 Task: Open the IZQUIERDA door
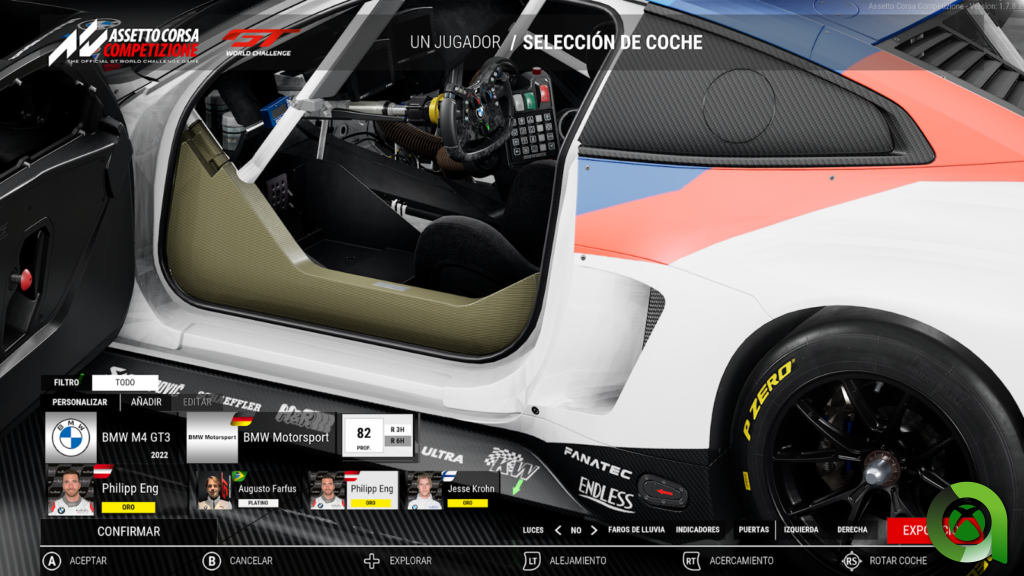tap(801, 530)
